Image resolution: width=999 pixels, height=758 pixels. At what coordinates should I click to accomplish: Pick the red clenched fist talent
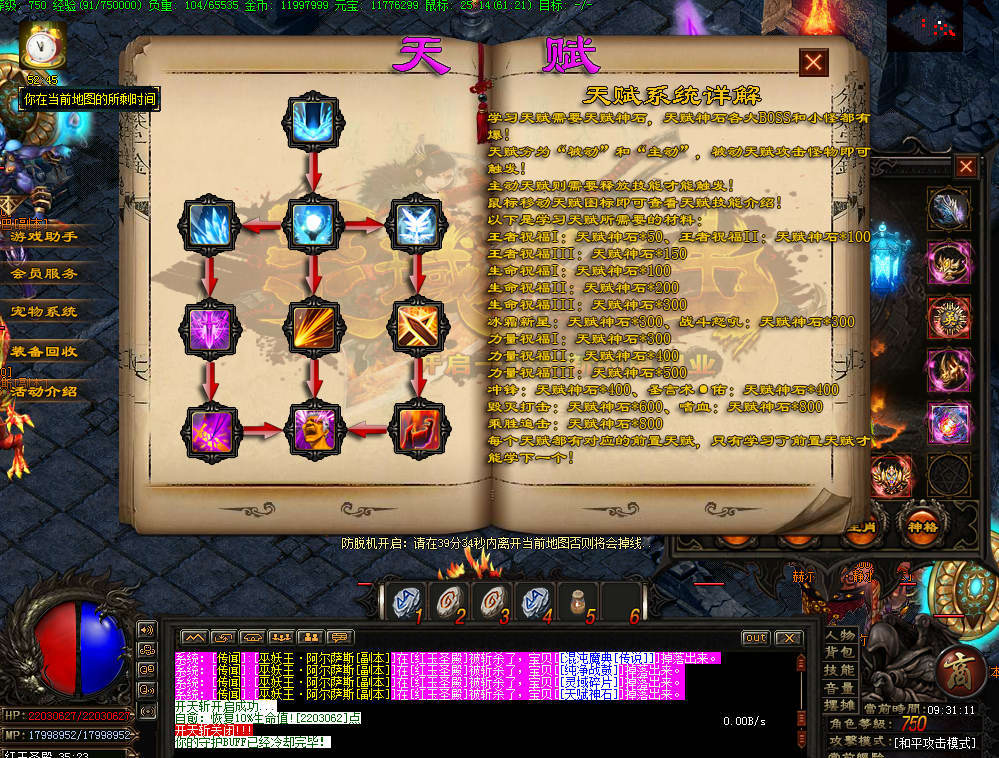415,429
